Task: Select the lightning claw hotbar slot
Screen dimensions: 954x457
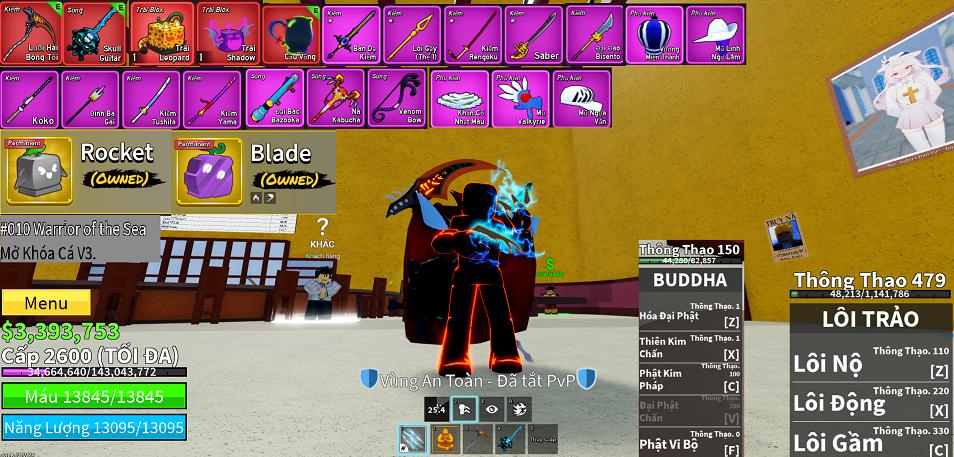Action: tap(413, 439)
